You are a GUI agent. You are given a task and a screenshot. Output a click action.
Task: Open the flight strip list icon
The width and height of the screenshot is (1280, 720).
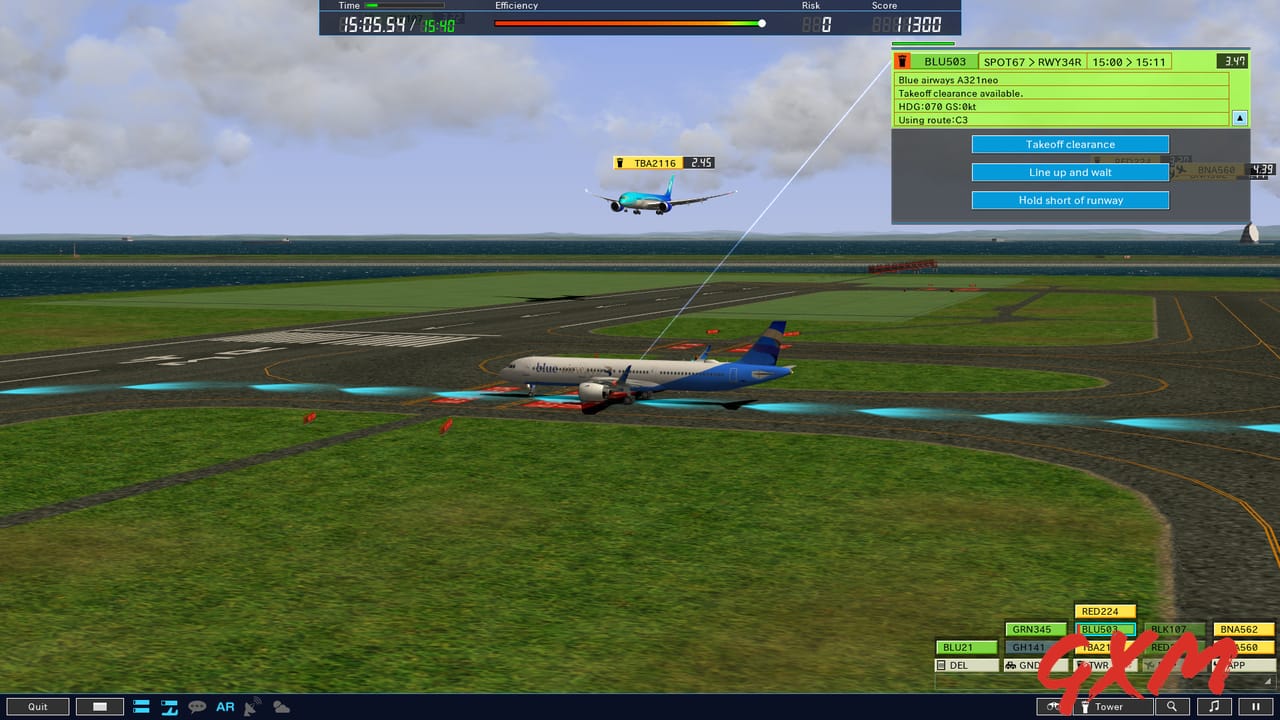[141, 707]
